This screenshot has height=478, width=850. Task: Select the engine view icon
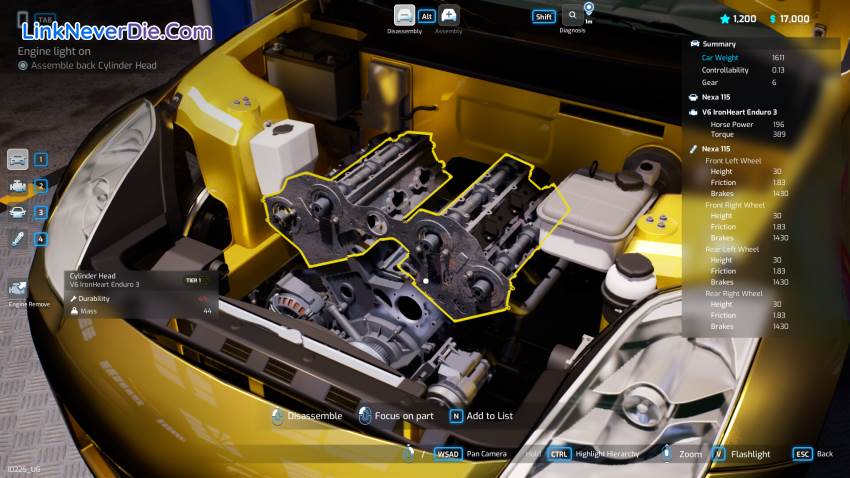pyautogui.click(x=17, y=185)
